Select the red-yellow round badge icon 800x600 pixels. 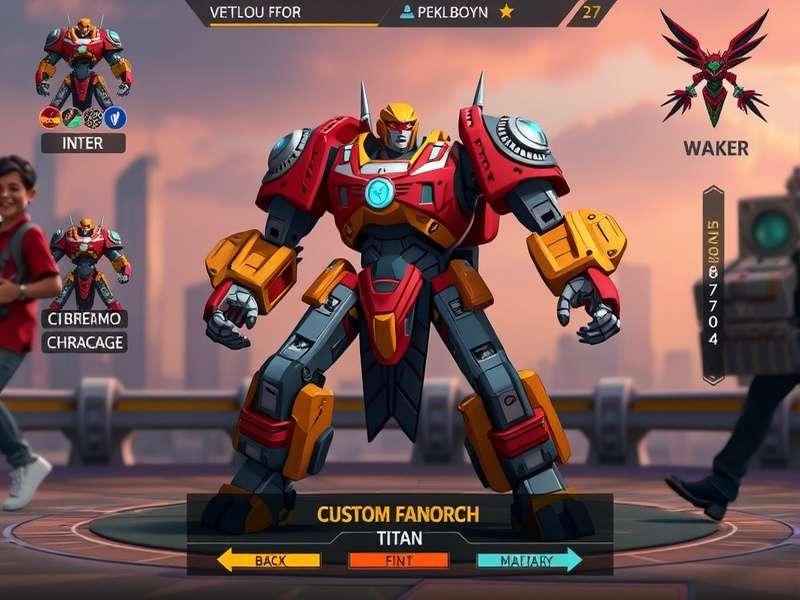click(50, 118)
